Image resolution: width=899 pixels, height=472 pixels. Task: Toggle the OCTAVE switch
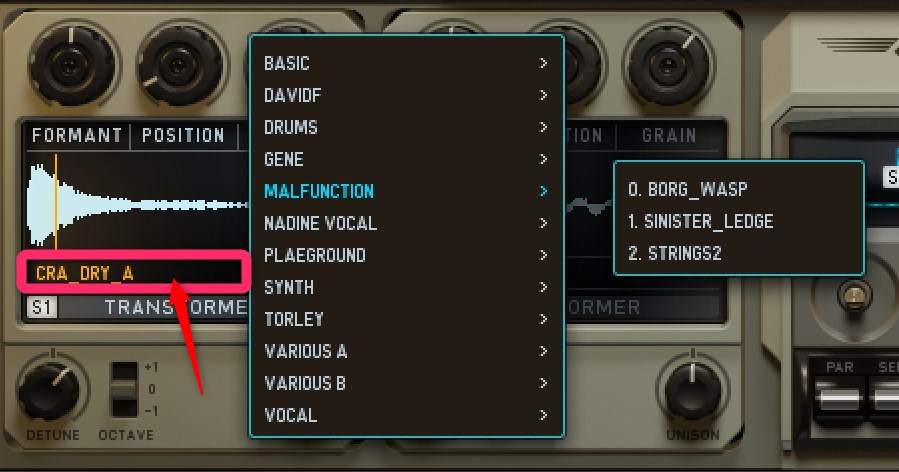[x=125, y=390]
